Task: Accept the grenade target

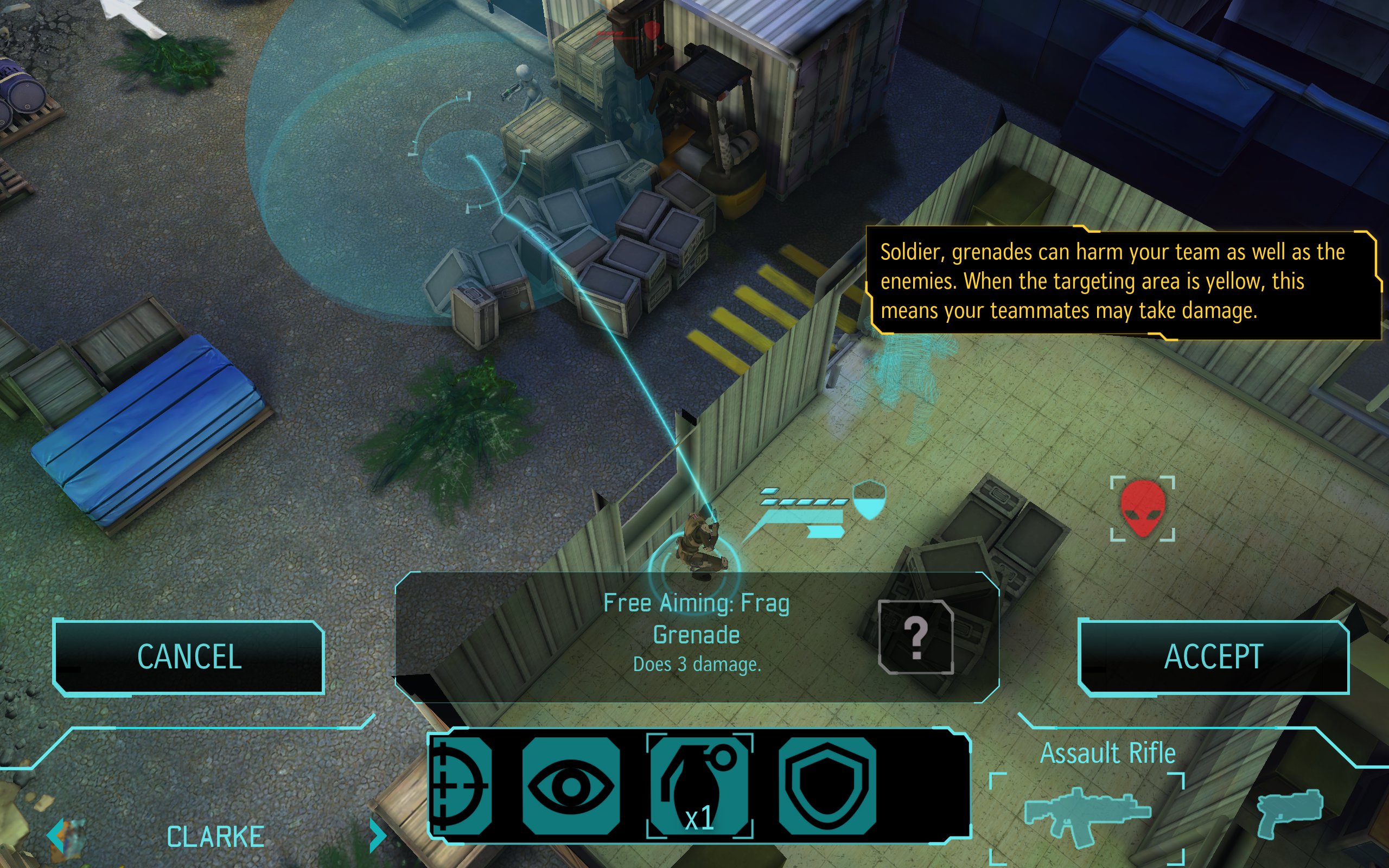Action: click(x=1213, y=657)
